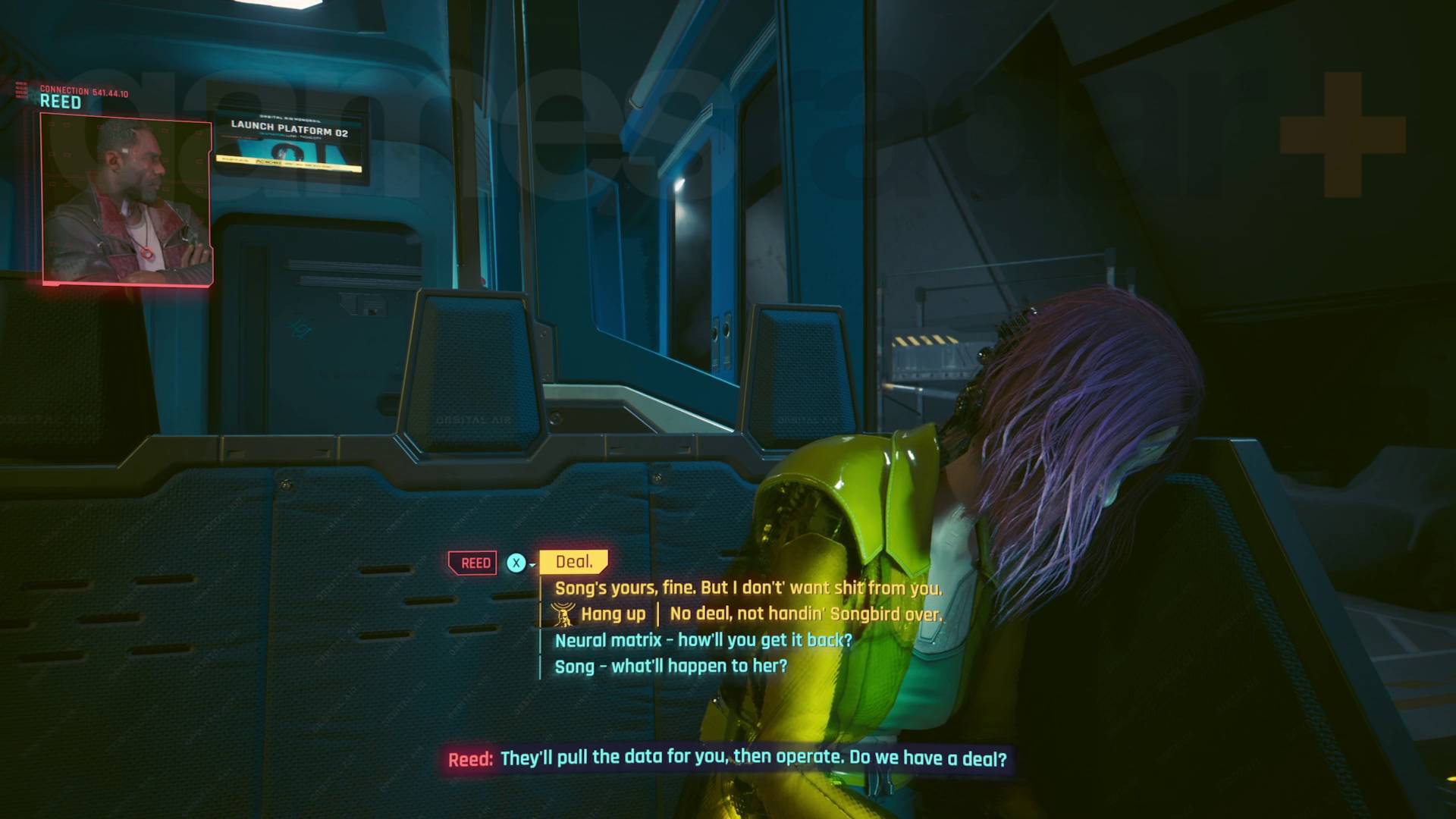Click Reed's holocall video portrait
1456x819 pixels.
tap(127, 200)
